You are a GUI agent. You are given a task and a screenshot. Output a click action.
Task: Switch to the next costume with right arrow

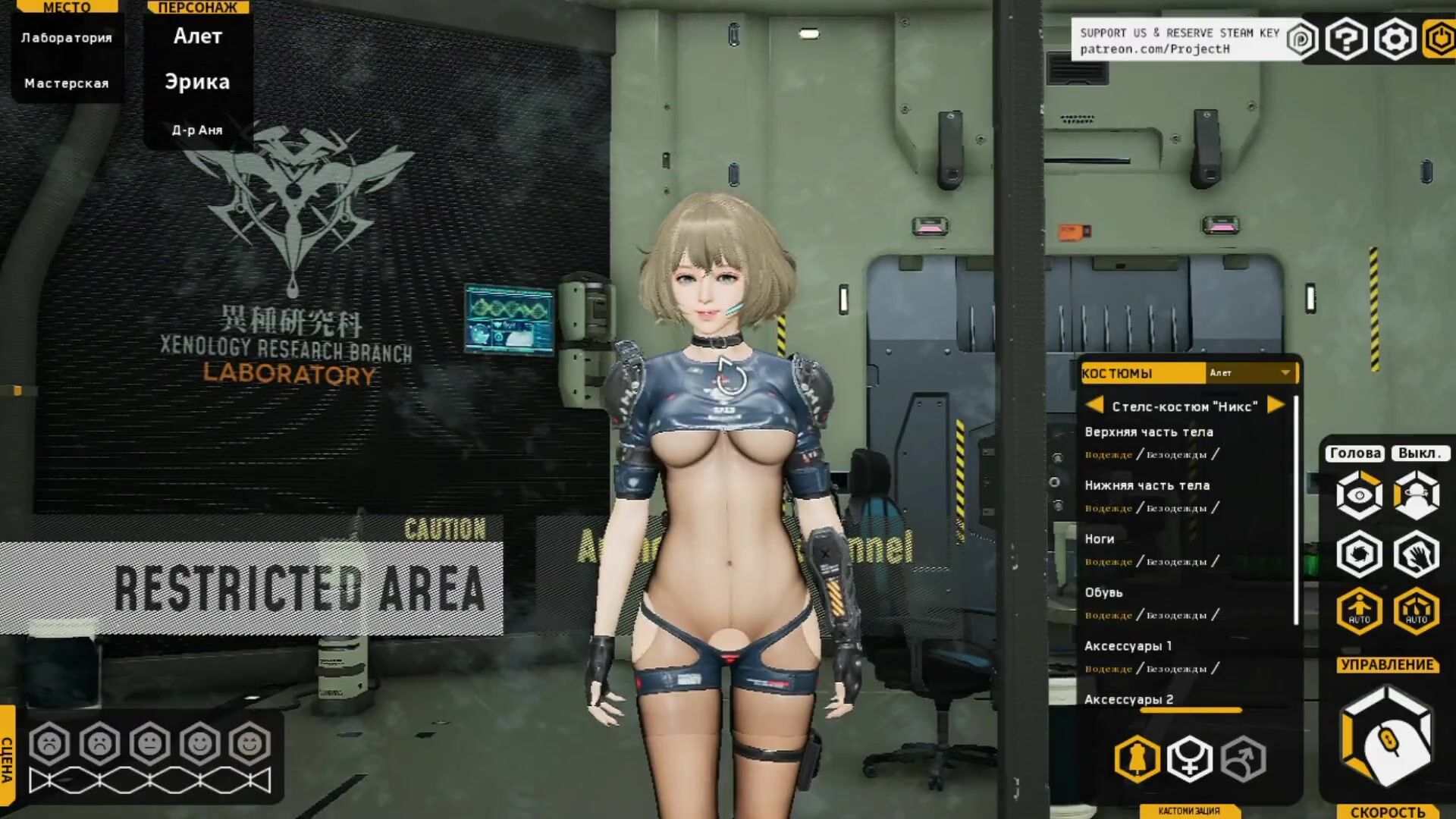[x=1276, y=405]
